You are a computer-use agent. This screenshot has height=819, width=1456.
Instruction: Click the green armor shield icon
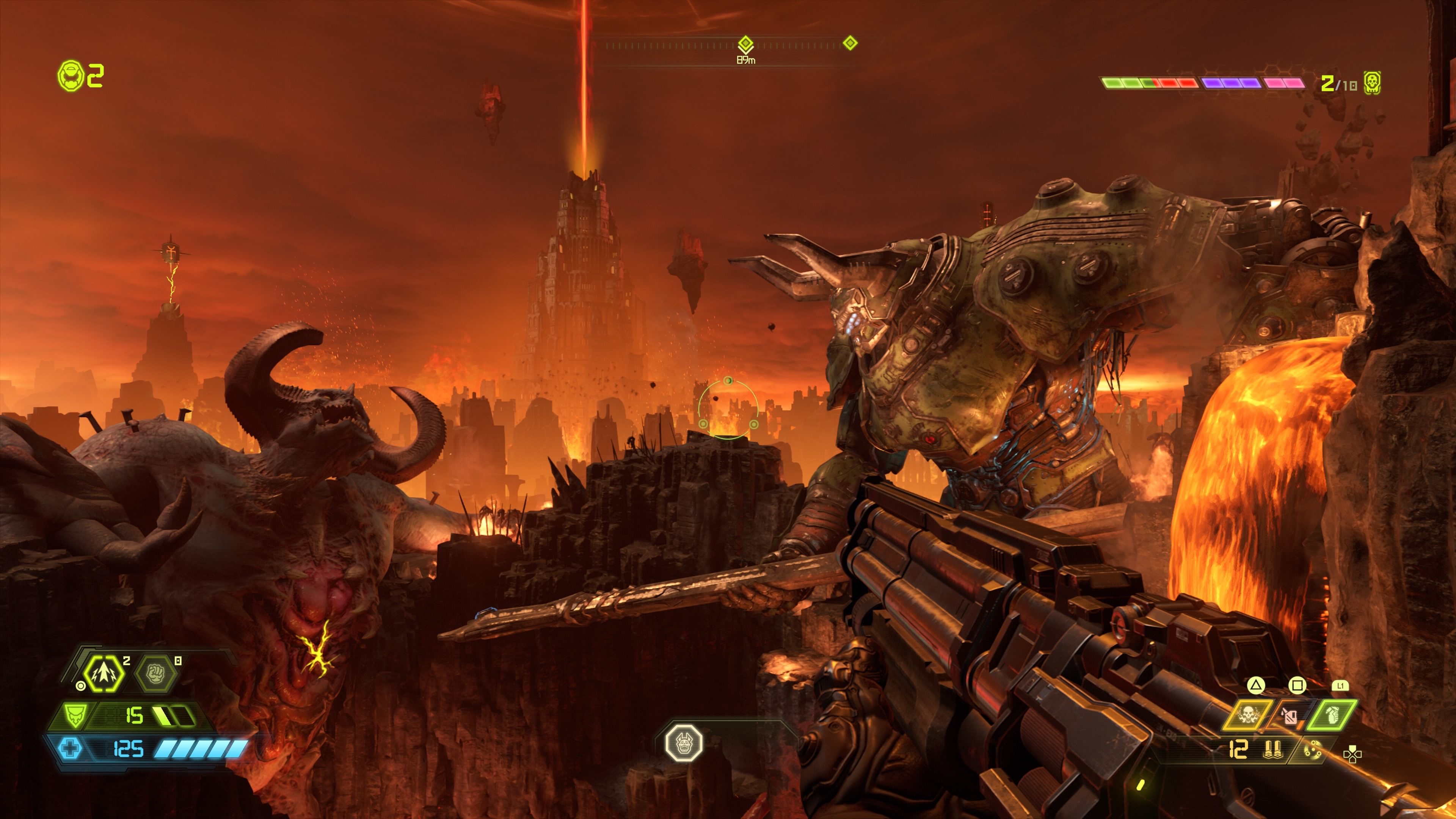(74, 715)
